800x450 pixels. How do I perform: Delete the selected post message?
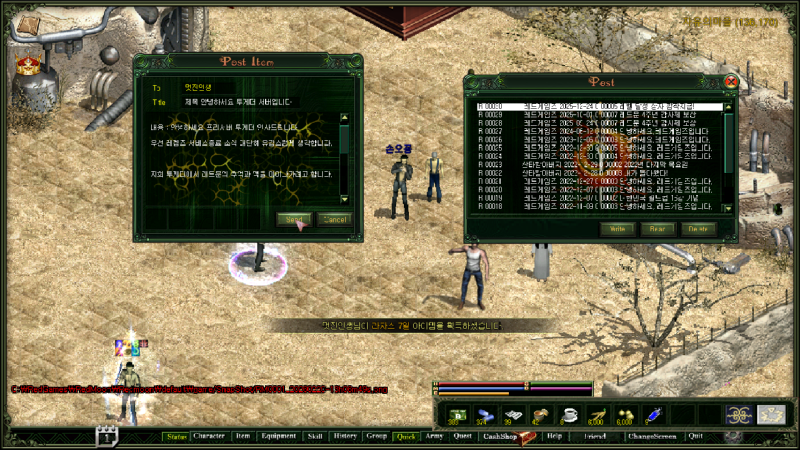698,229
